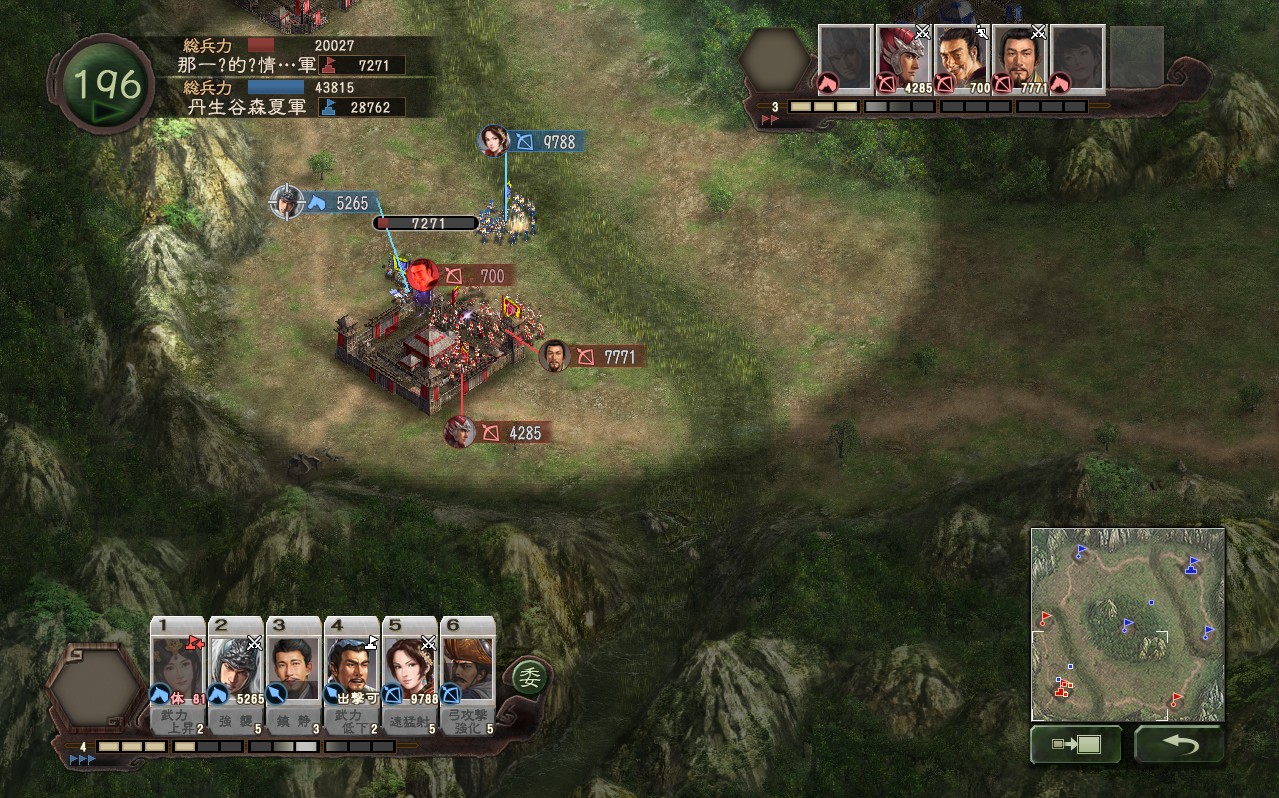Click the green 委 delegate button

528,679
